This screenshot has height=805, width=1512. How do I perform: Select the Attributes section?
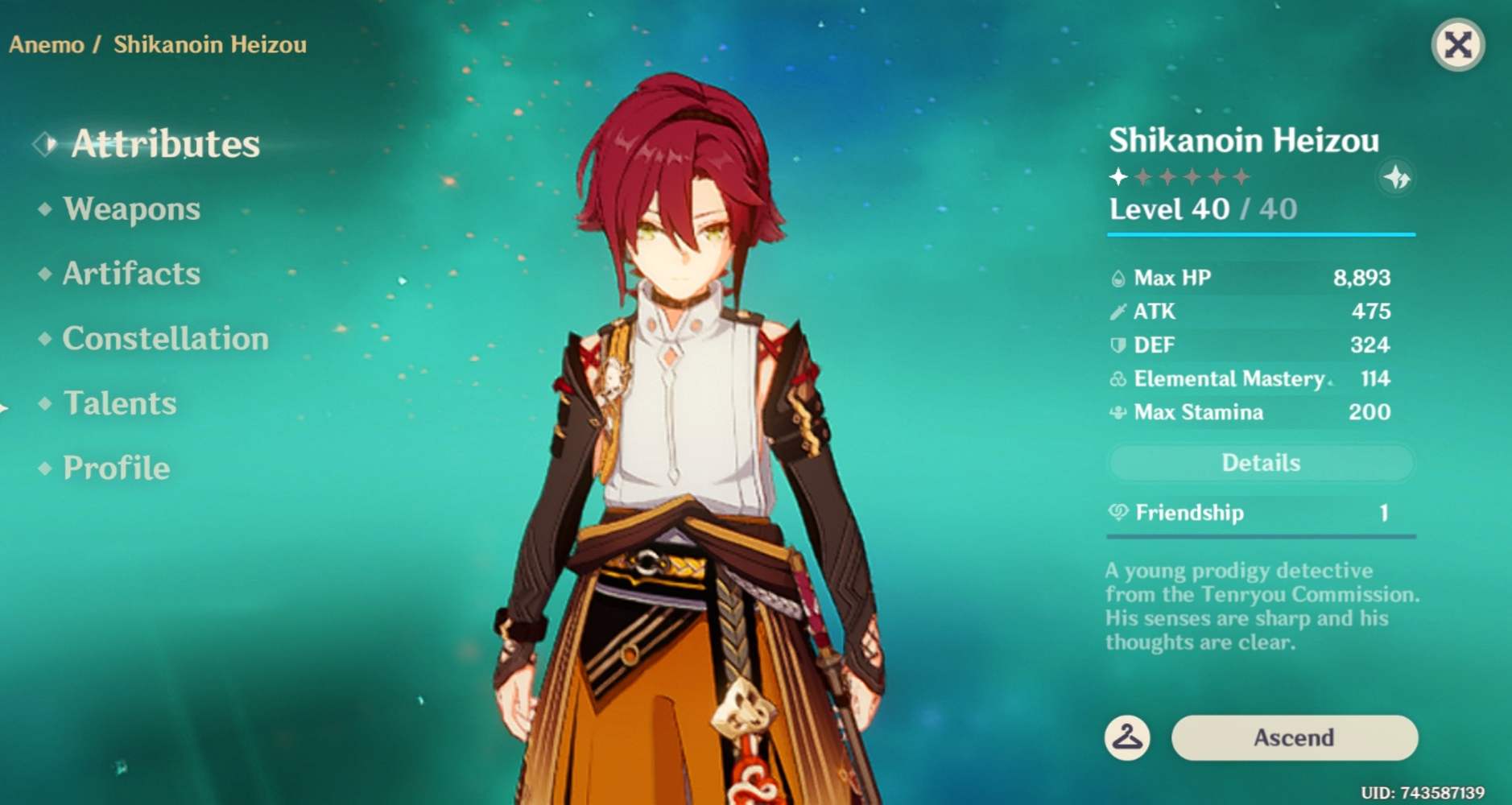point(165,145)
